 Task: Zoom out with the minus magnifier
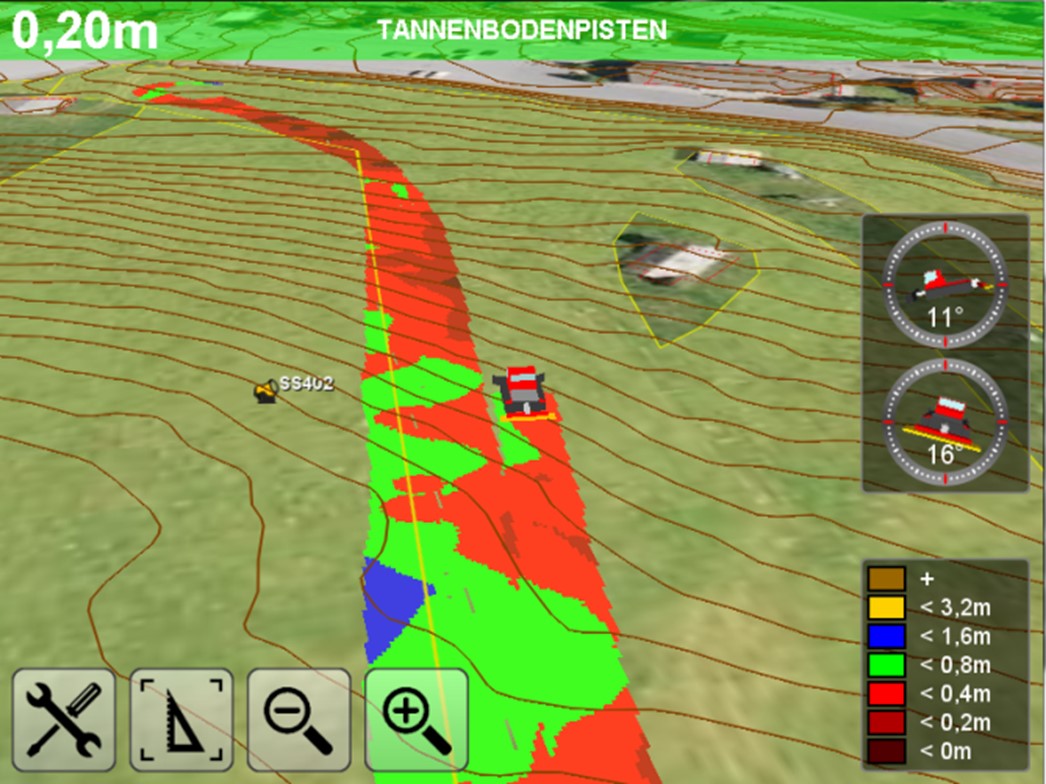pos(299,720)
